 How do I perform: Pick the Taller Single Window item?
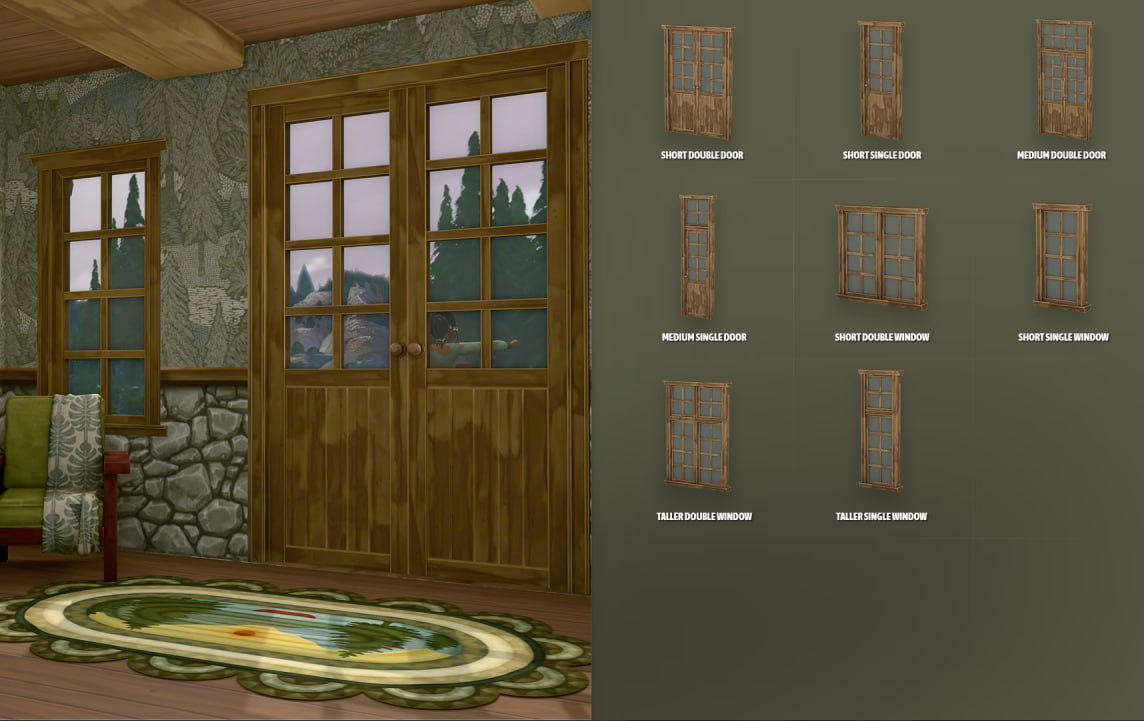click(x=880, y=431)
